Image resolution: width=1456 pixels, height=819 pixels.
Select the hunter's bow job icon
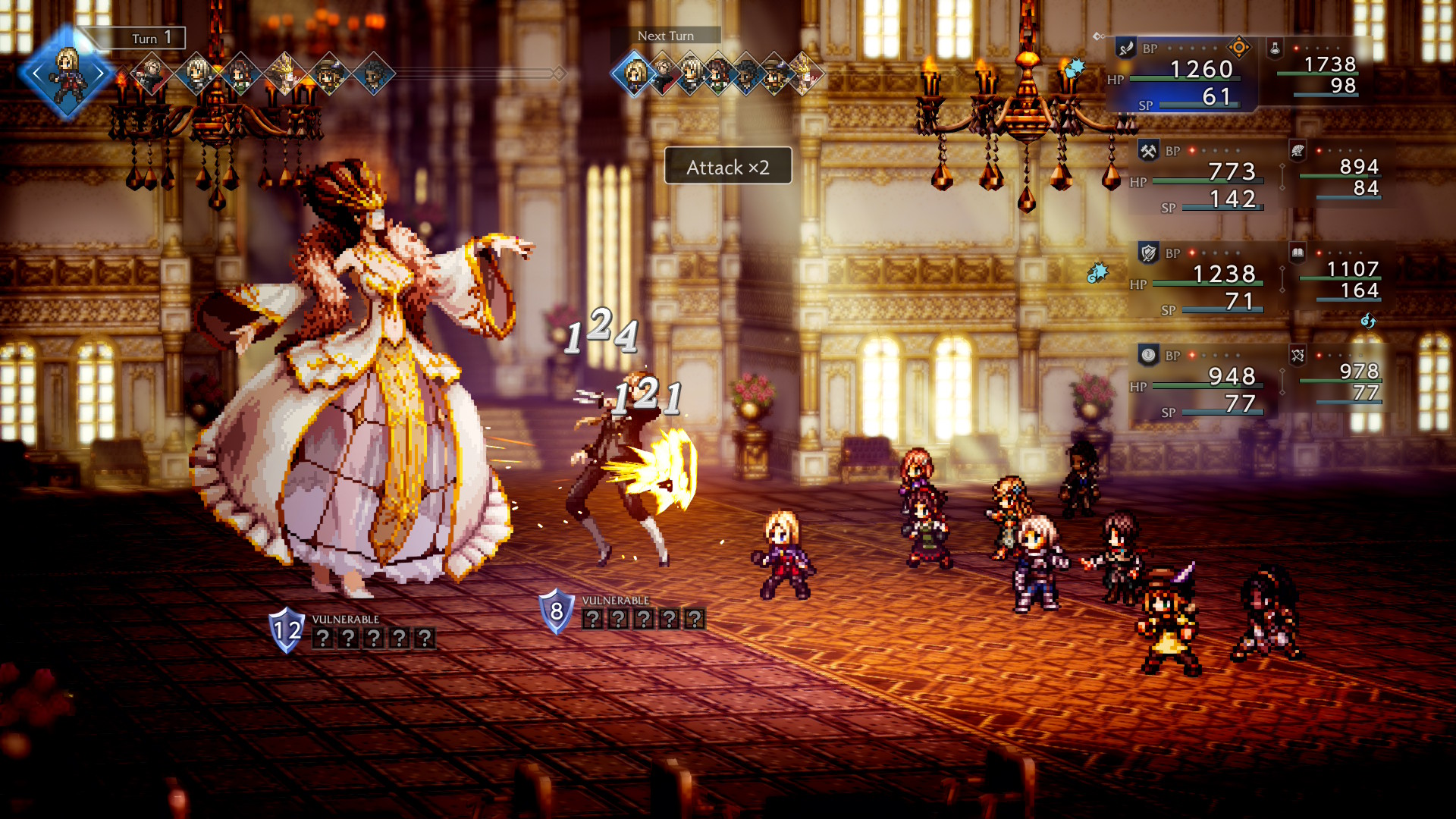tap(1298, 355)
